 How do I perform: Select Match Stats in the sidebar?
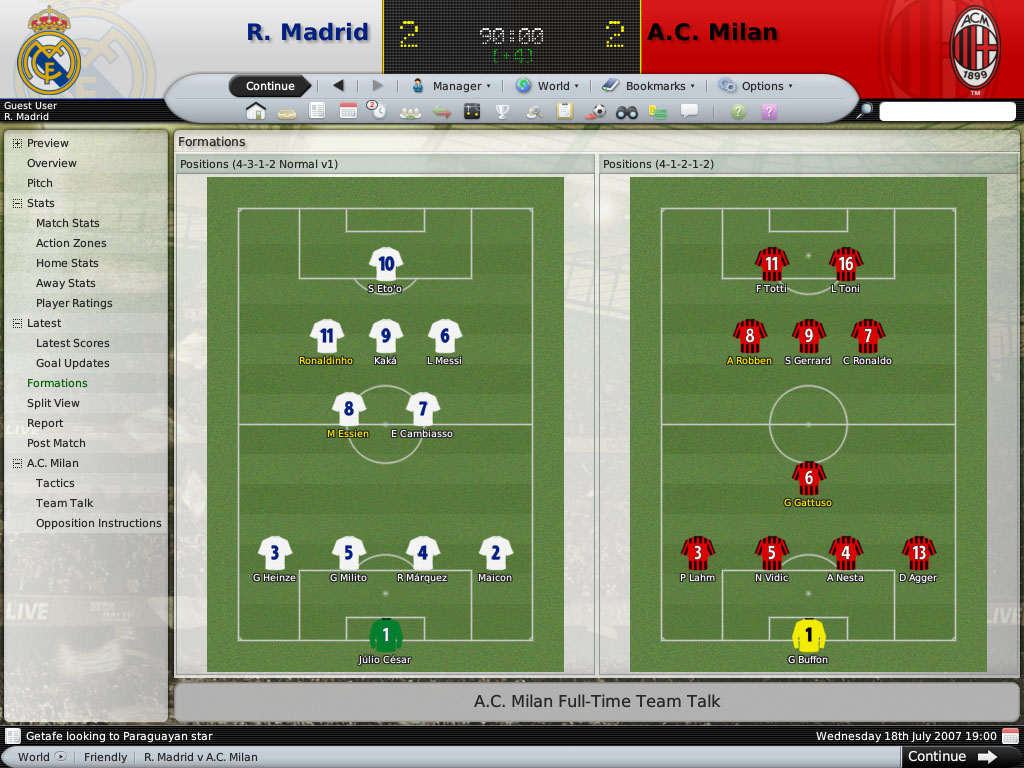(68, 223)
